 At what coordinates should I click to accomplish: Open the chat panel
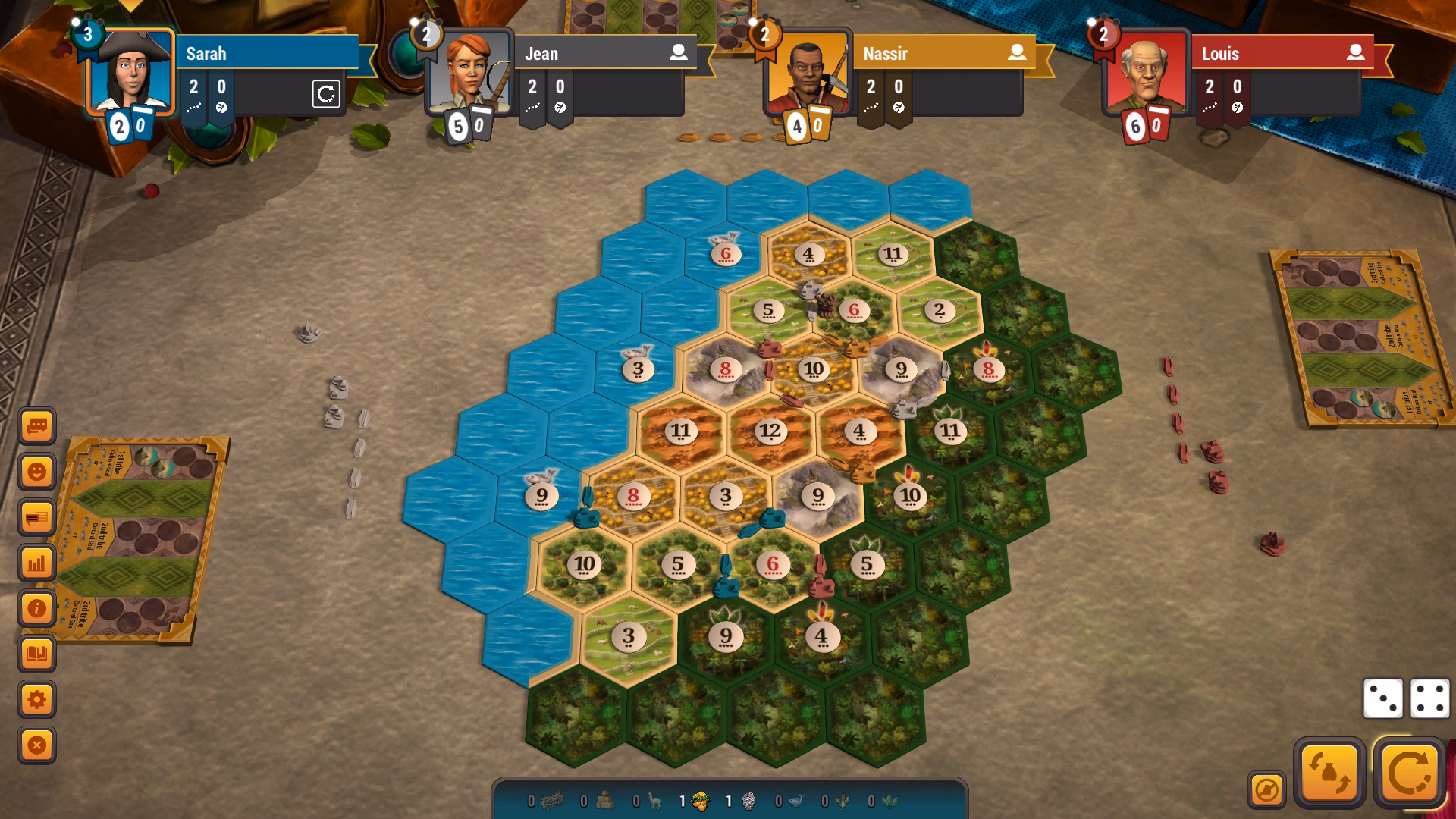pos(36,427)
